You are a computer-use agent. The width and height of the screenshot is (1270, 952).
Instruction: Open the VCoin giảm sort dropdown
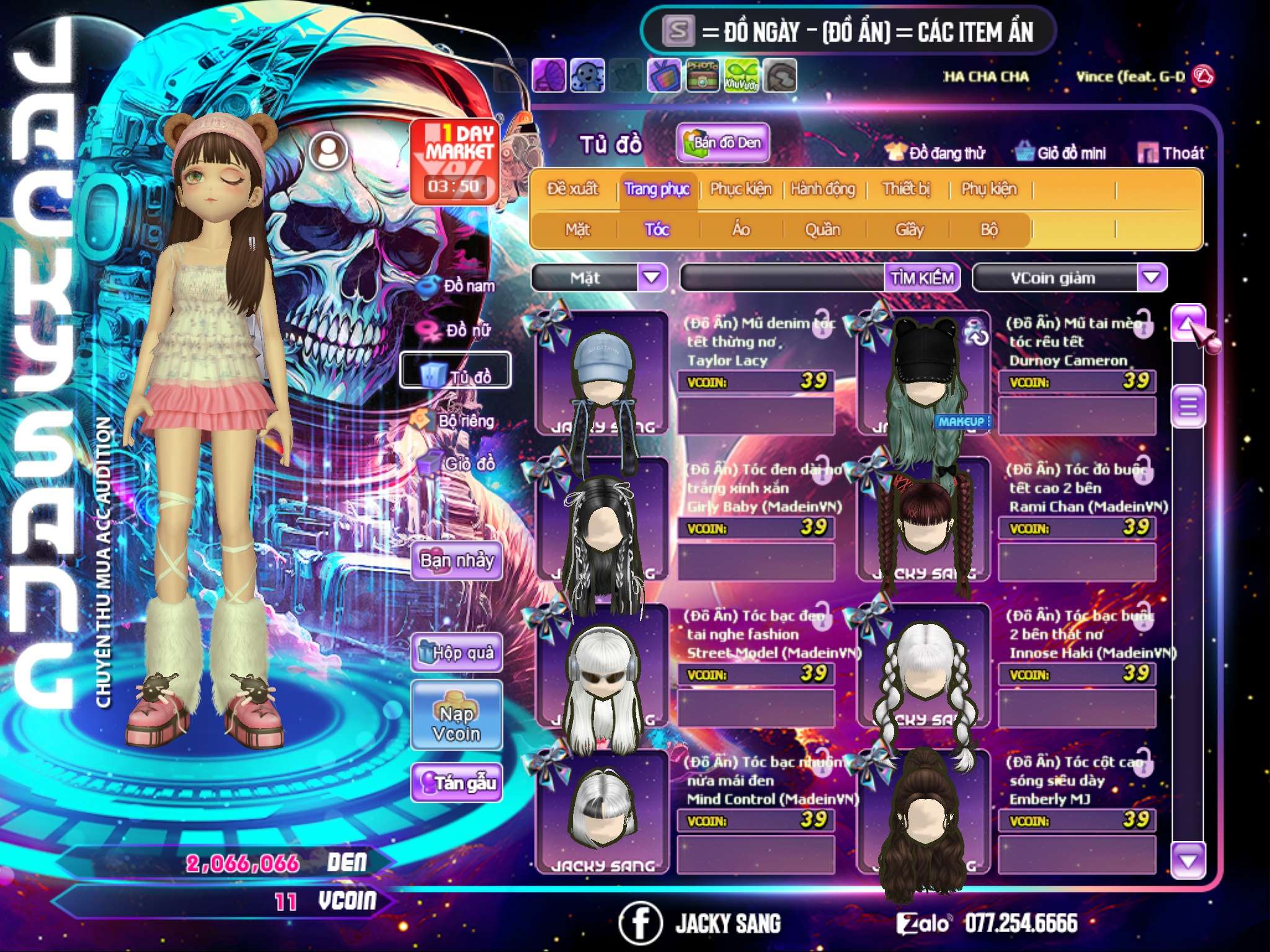point(1152,277)
